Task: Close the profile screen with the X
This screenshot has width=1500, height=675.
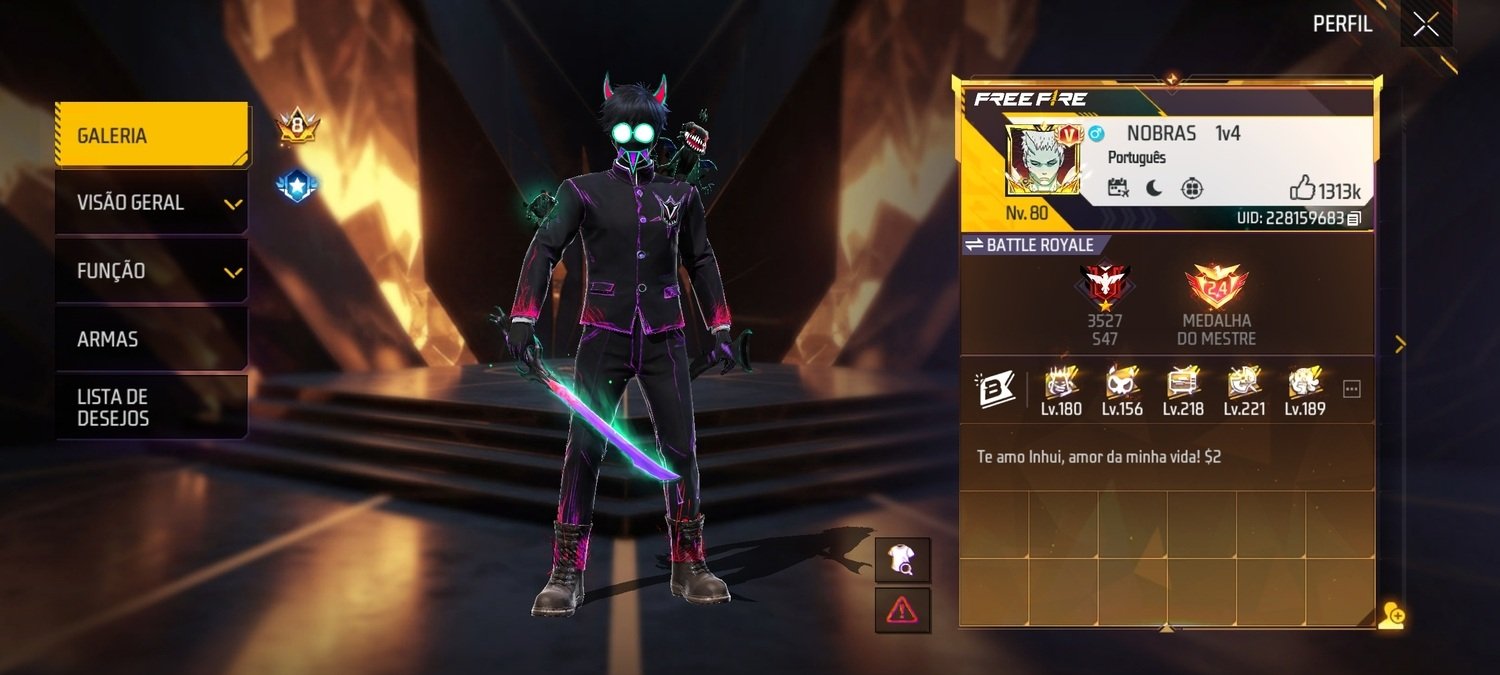Action: pyautogui.click(x=1425, y=25)
